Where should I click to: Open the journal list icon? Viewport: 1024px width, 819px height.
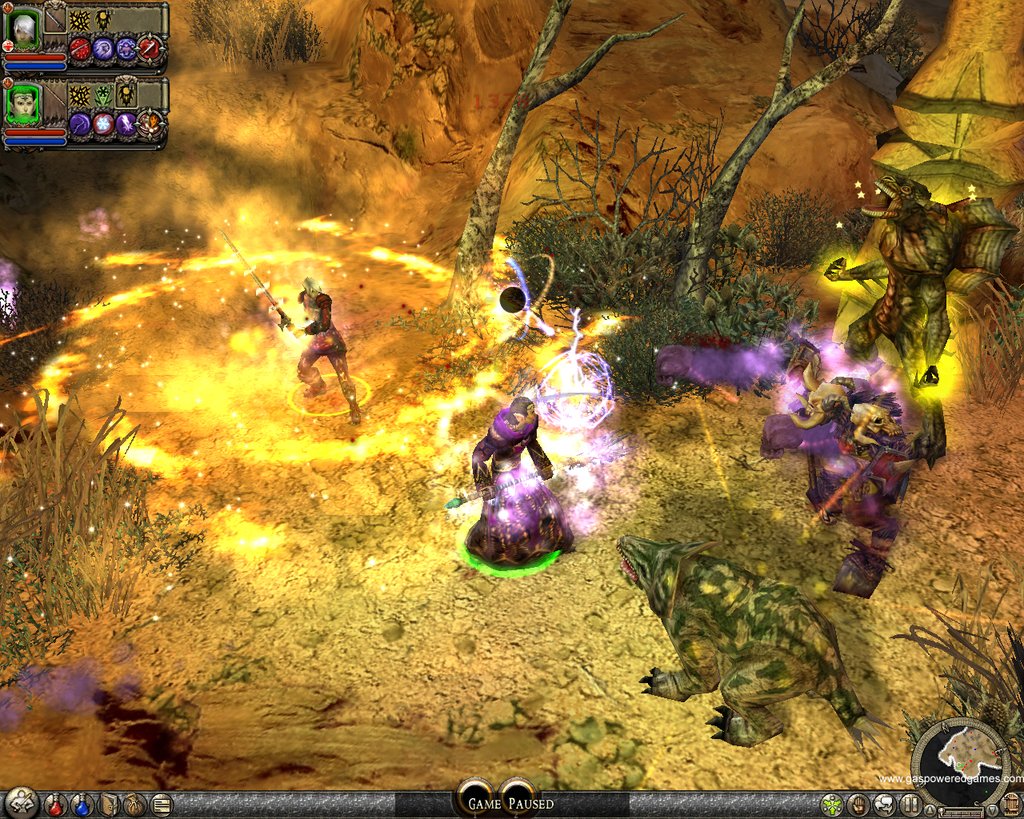point(160,804)
